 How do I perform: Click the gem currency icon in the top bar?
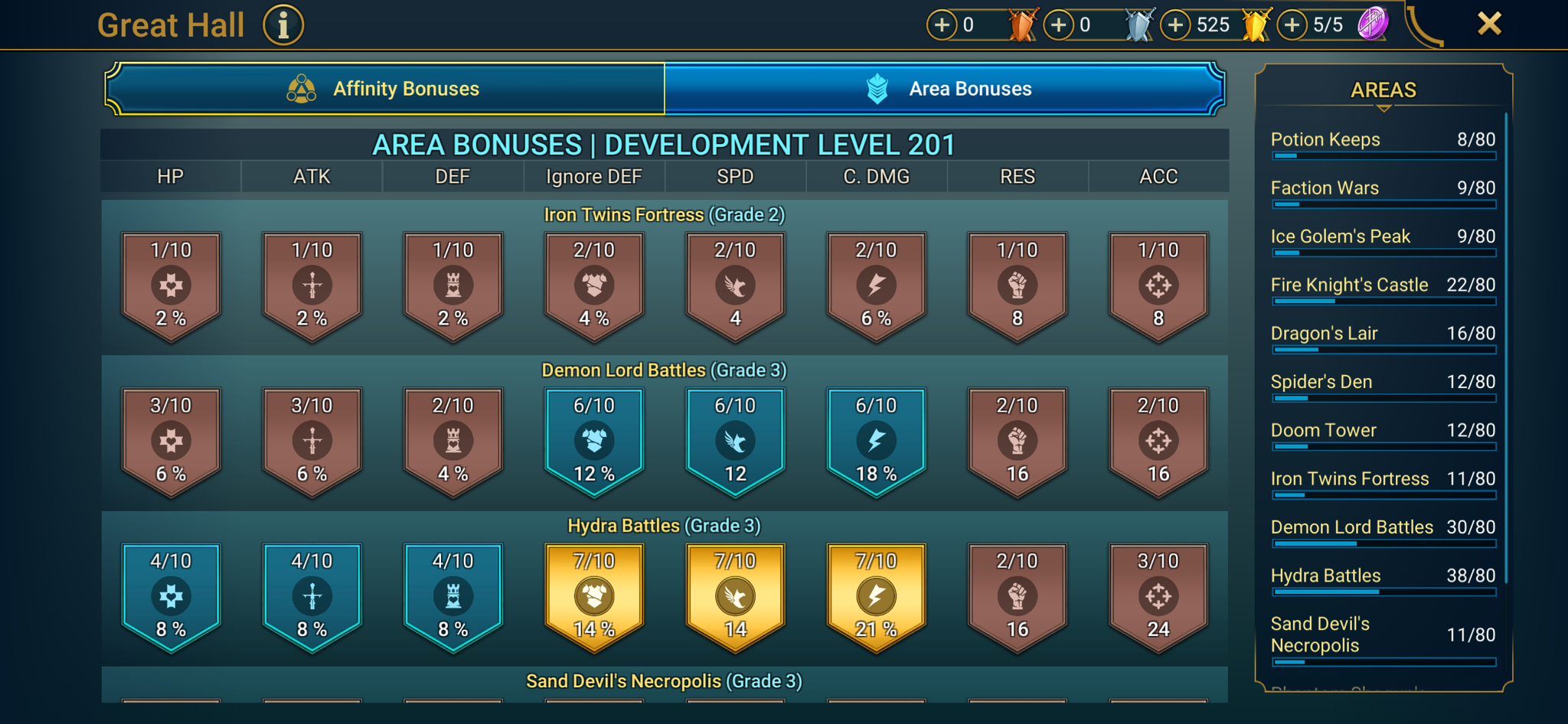1373,23
